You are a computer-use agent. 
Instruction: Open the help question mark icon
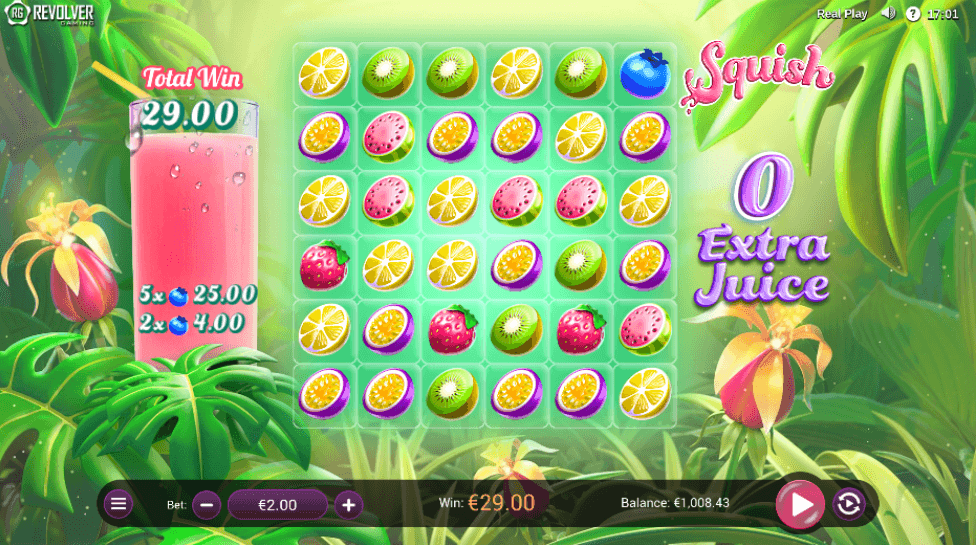click(912, 14)
